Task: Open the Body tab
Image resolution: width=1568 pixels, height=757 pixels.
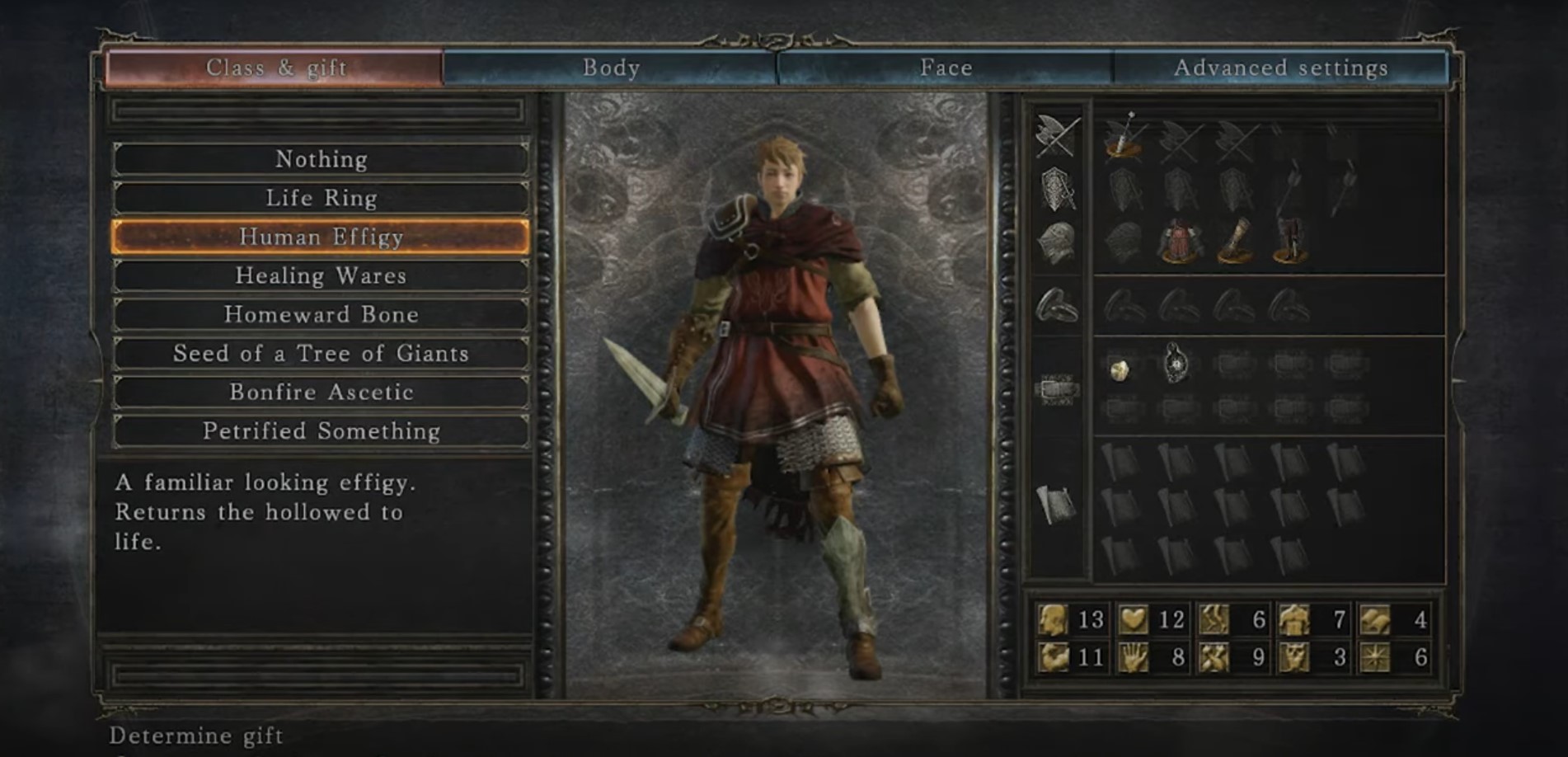Action: (x=610, y=68)
